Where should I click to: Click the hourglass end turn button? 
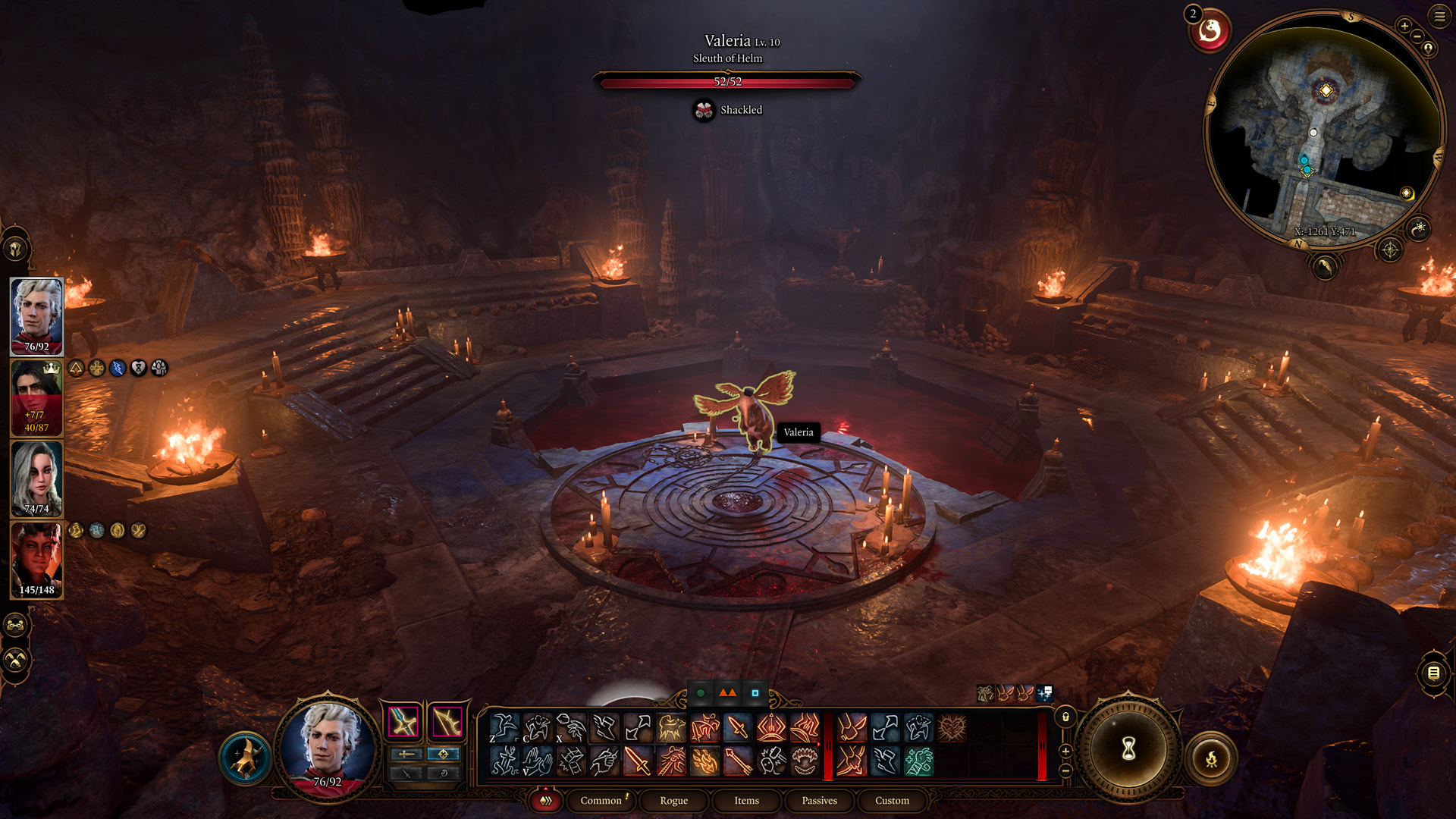[1128, 748]
